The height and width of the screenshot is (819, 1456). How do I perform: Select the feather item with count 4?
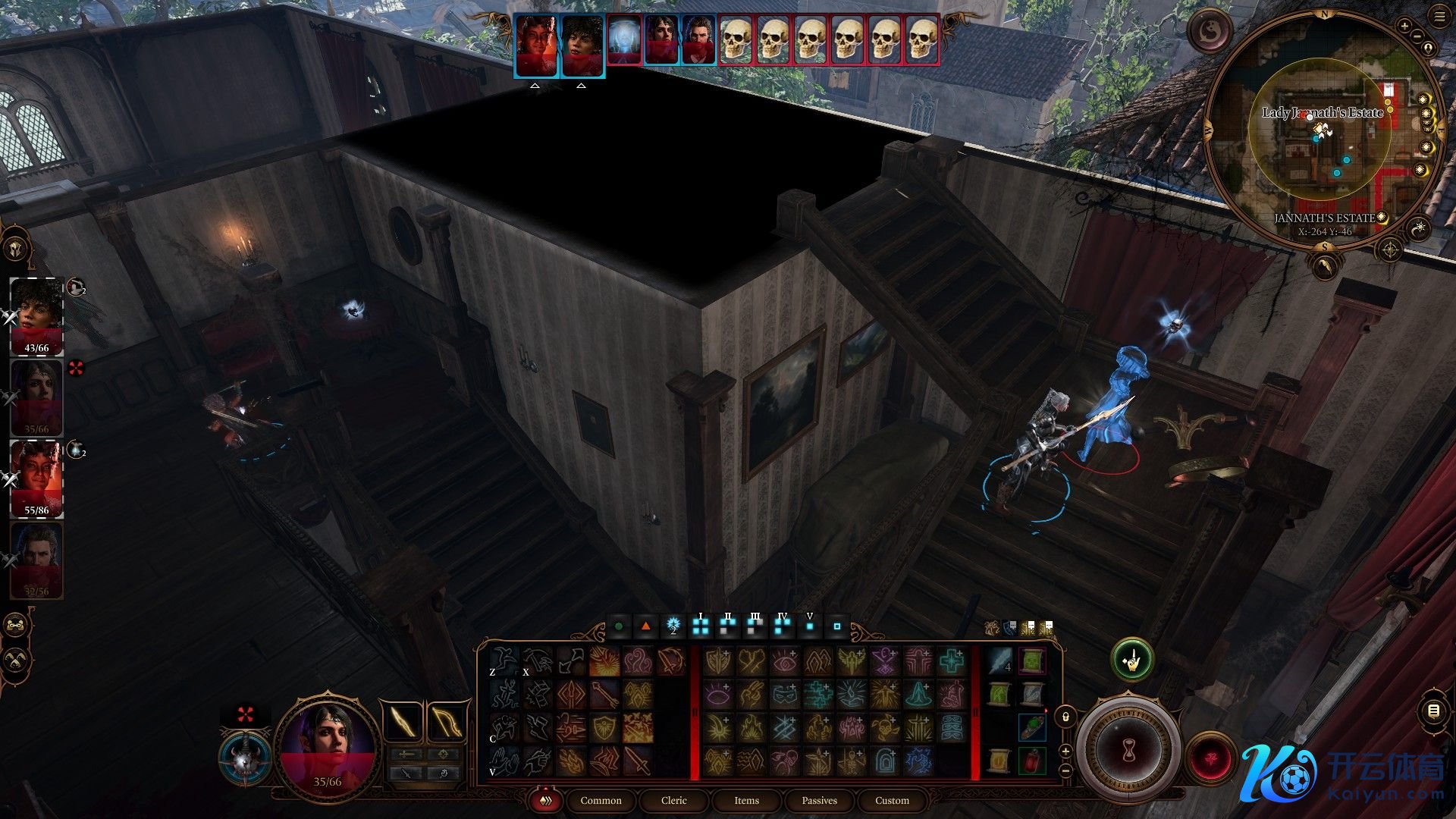click(999, 661)
